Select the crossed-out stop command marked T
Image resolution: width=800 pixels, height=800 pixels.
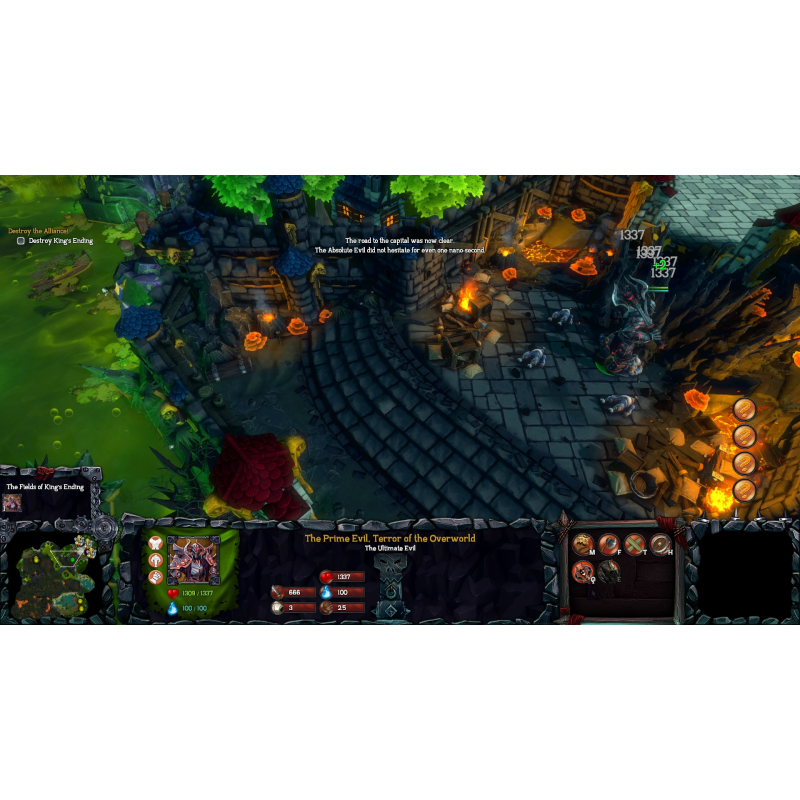coord(634,544)
